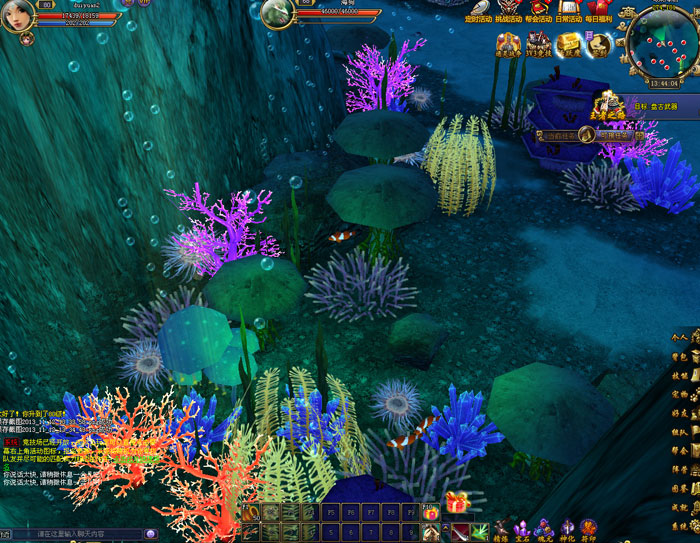Screen dimensions: 700x543
Task: Open the 挑战活动 challenge events icon
Action: coord(509,9)
